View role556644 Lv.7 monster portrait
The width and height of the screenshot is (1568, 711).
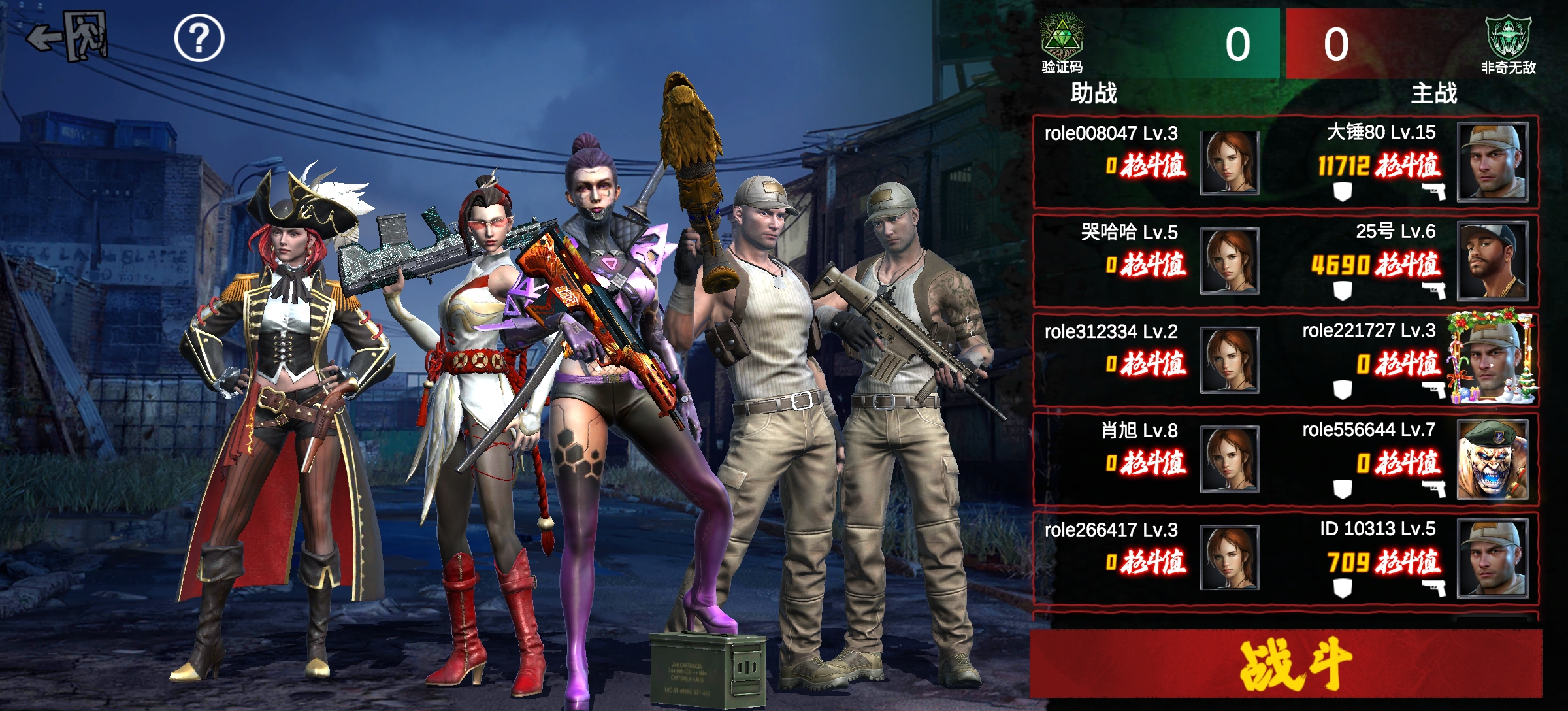(x=1492, y=459)
